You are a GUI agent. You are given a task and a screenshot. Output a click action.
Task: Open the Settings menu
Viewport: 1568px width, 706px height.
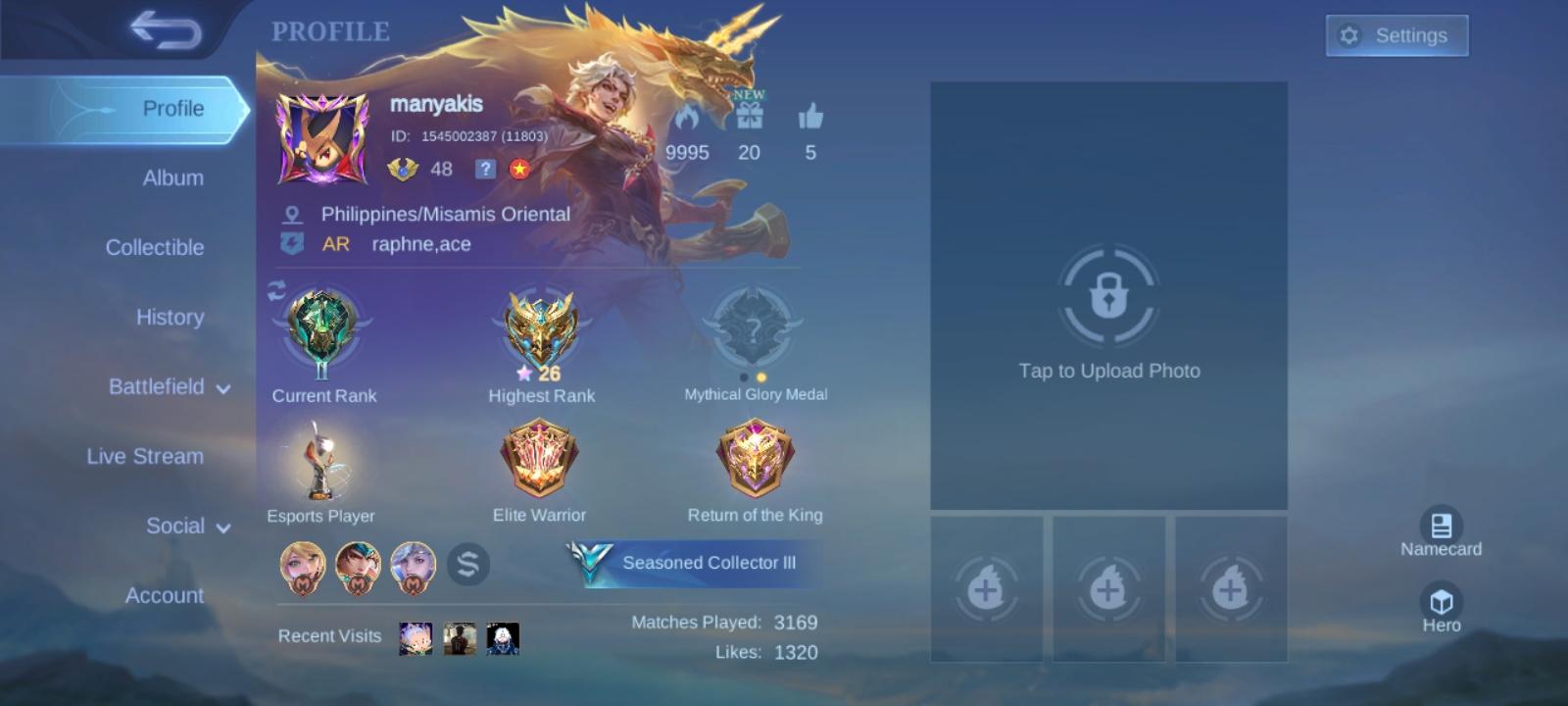click(1396, 34)
